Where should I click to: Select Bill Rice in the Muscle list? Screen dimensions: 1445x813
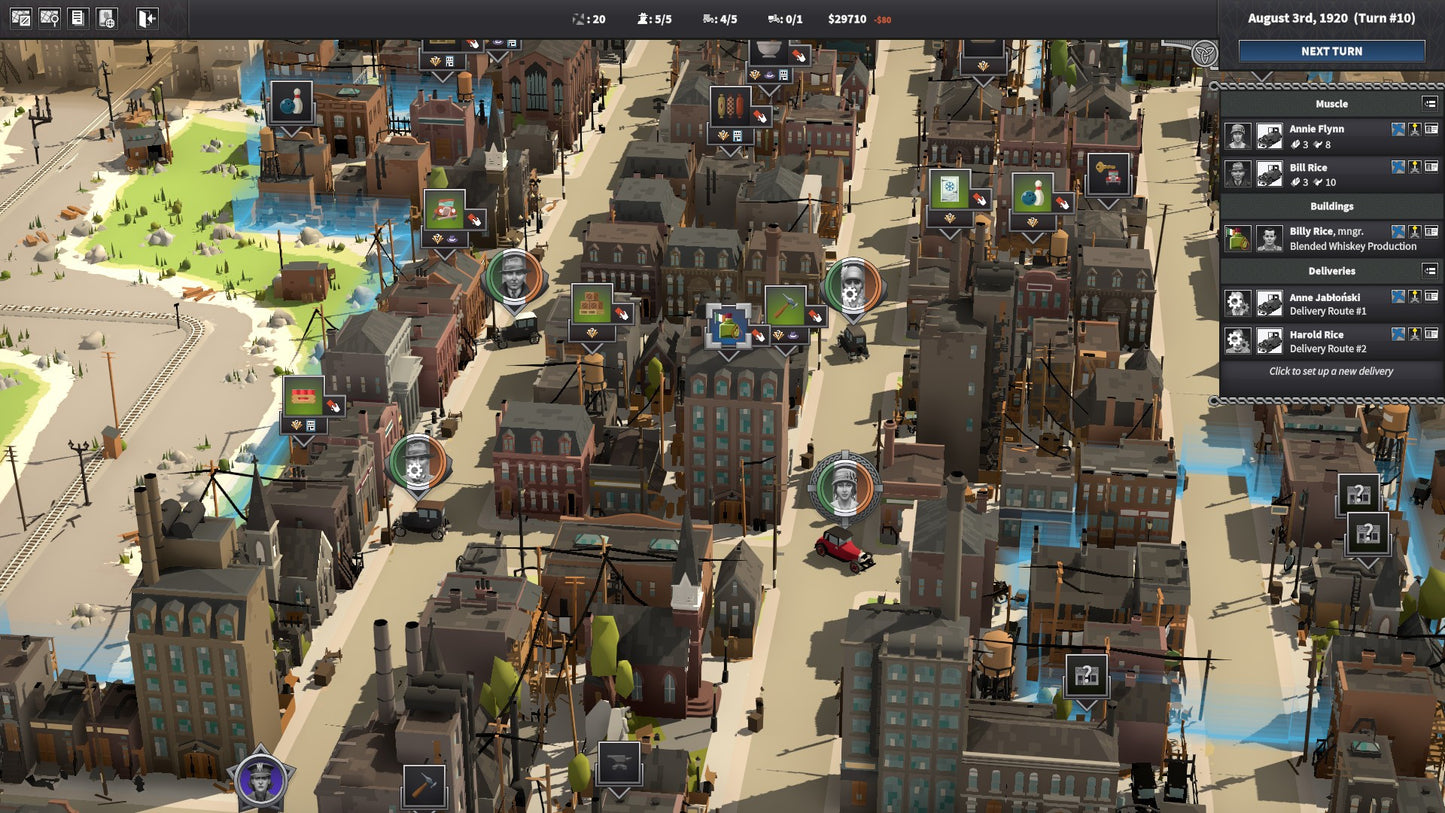[1308, 168]
